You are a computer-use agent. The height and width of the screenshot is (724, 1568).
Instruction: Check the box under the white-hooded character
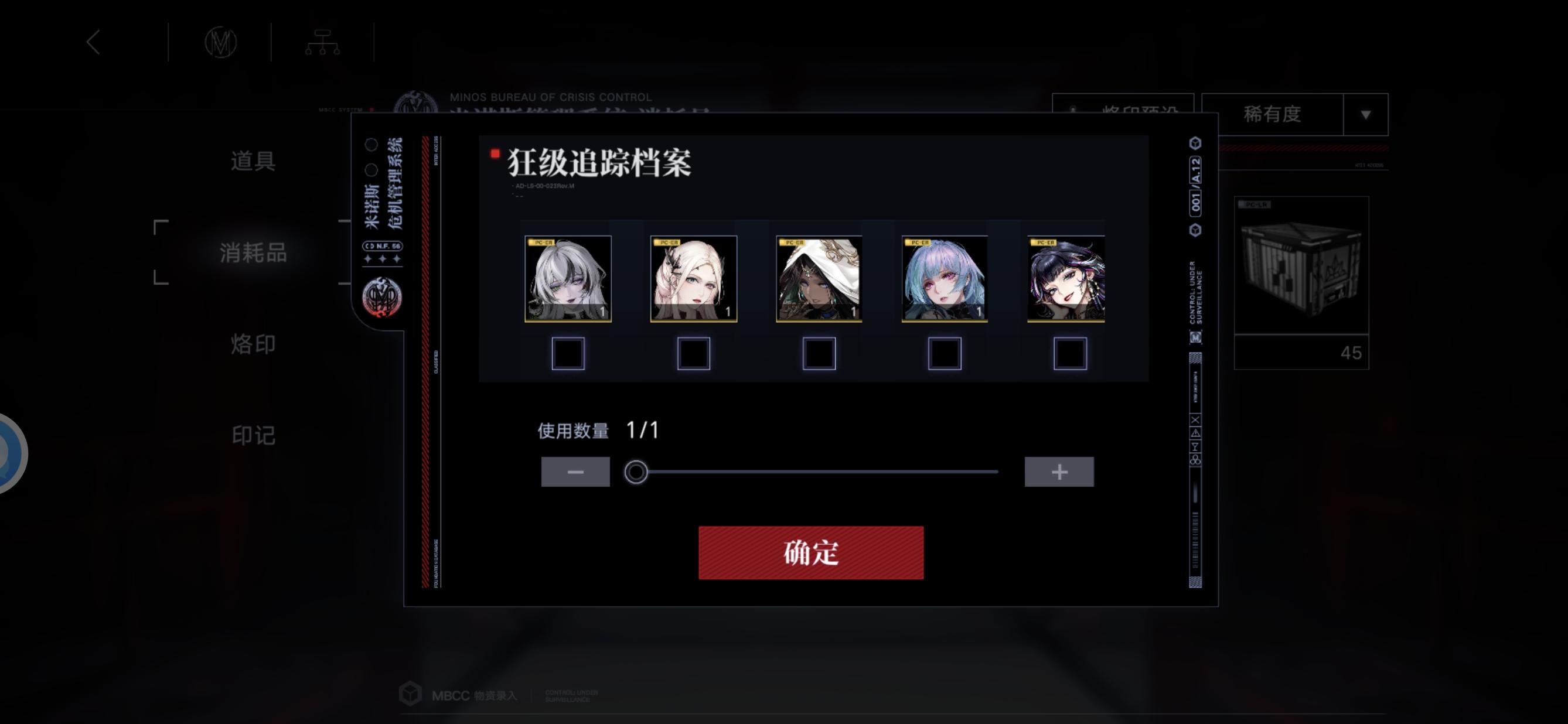click(820, 353)
